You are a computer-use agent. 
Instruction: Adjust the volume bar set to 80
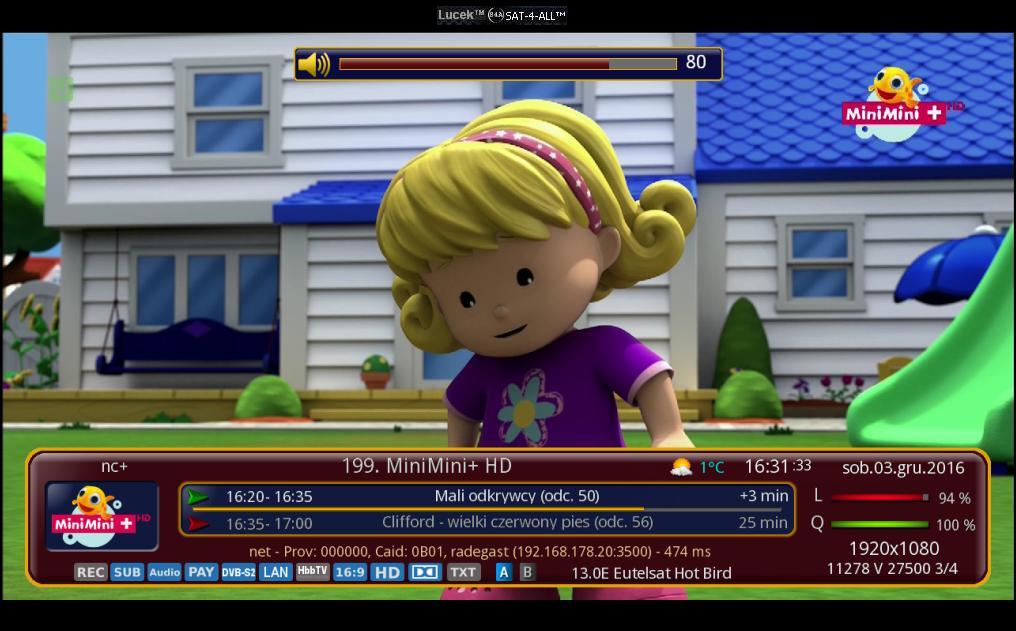tap(508, 64)
